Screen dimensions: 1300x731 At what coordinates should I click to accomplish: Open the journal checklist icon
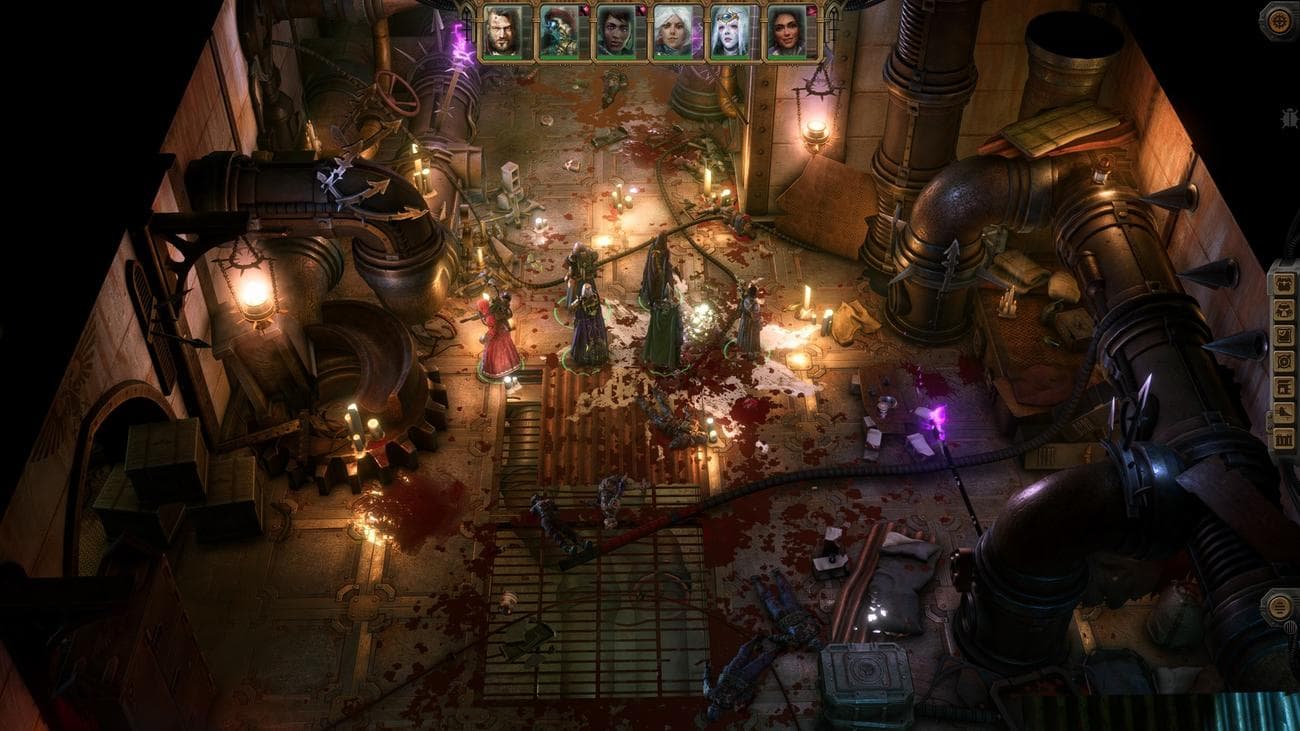[1283, 333]
